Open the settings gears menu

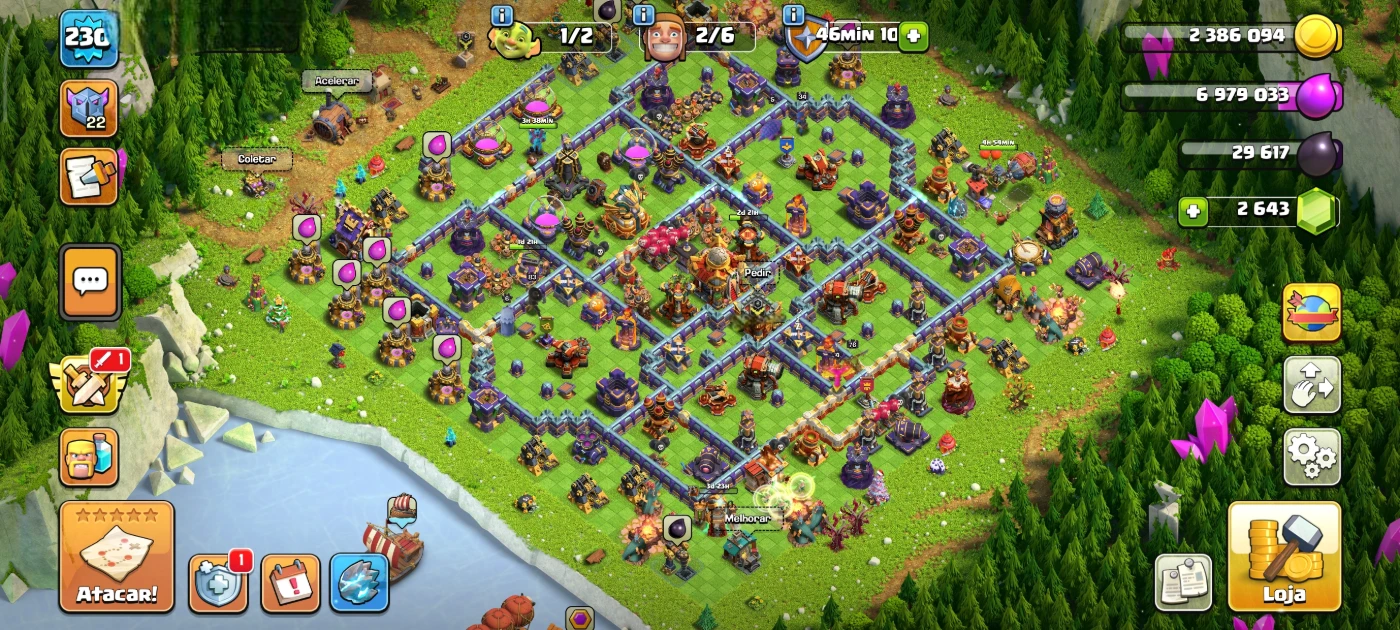tap(1311, 457)
